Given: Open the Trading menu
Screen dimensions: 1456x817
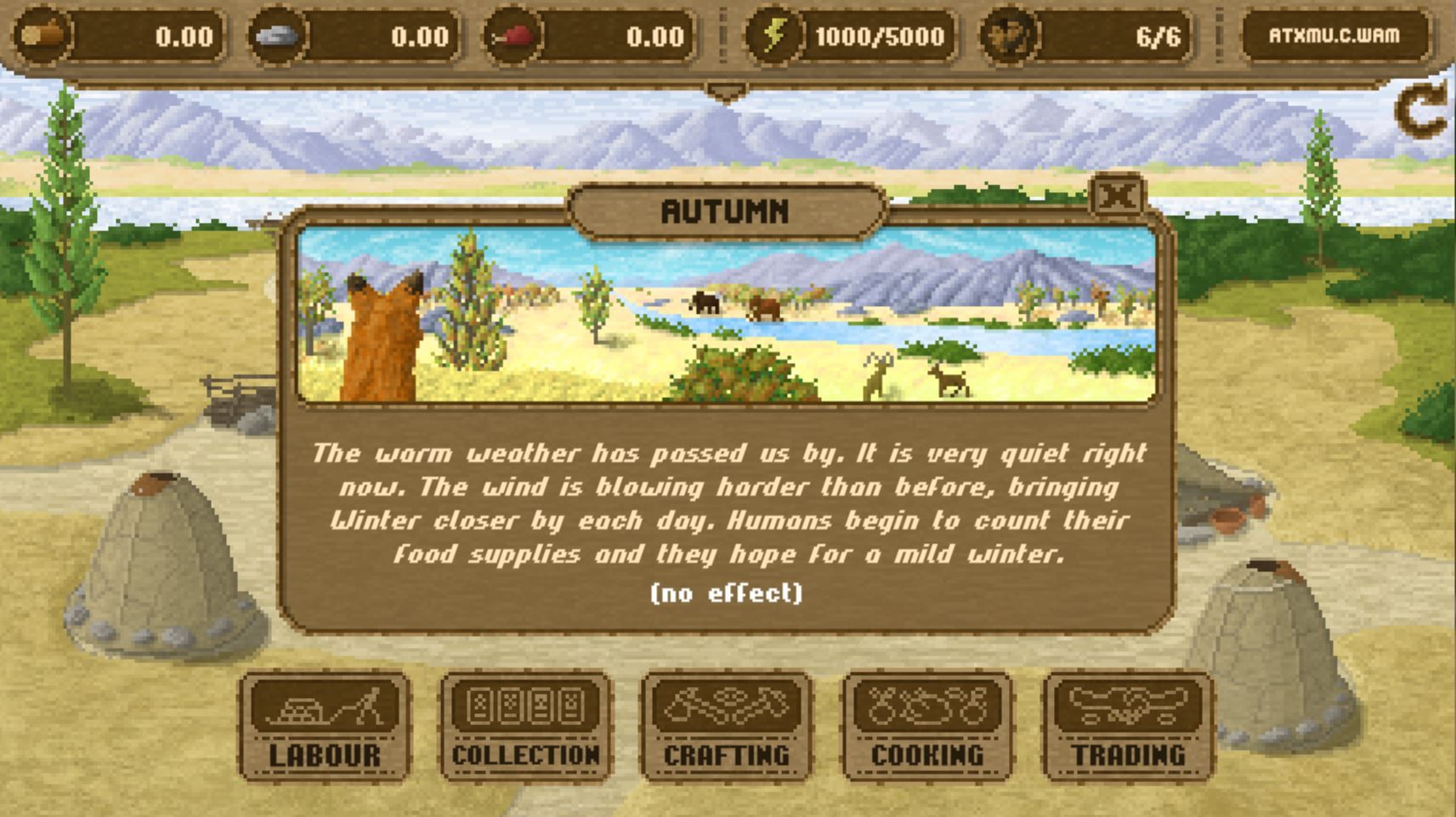Looking at the screenshot, I should point(1128,726).
